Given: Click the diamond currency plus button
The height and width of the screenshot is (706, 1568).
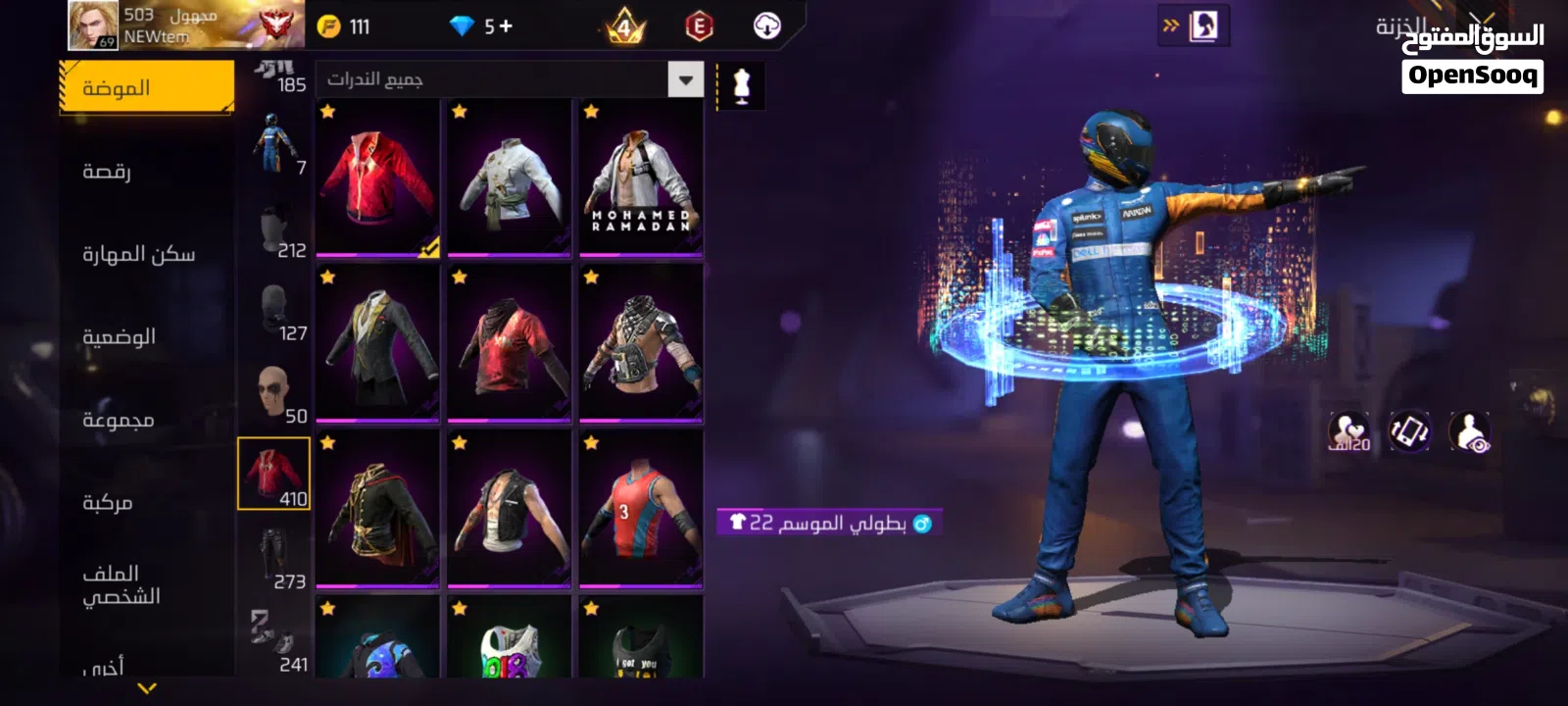Looking at the screenshot, I should click(x=506, y=26).
